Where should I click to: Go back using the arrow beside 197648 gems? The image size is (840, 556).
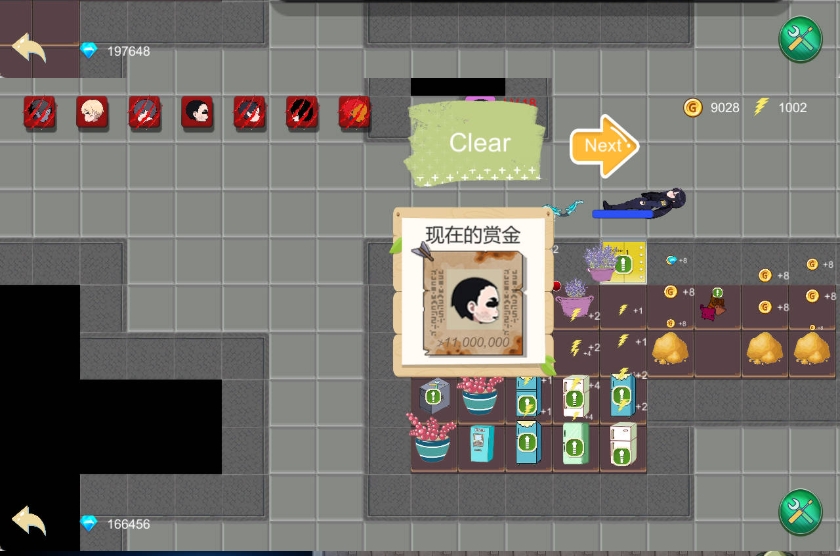(29, 47)
